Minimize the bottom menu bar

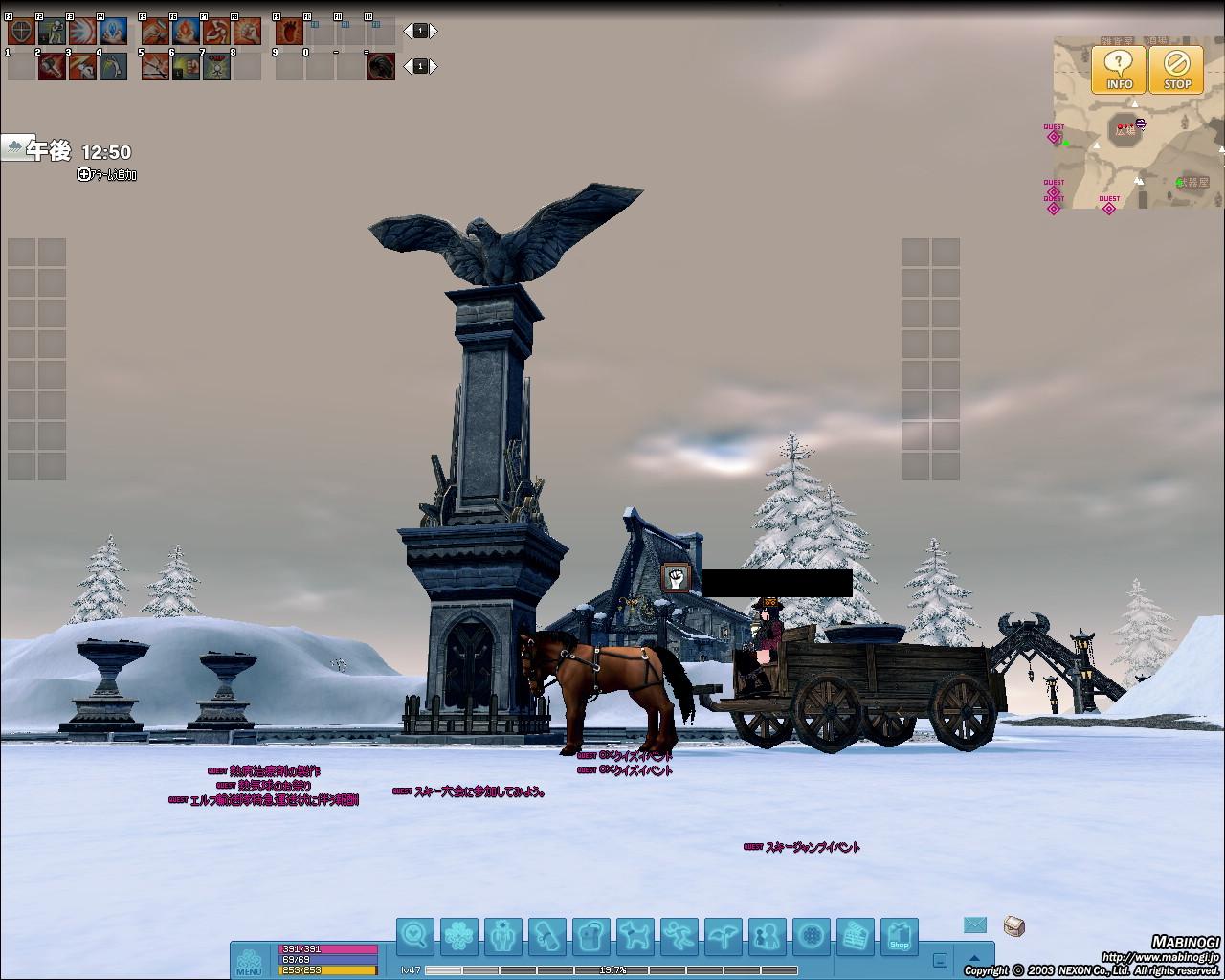click(x=940, y=961)
